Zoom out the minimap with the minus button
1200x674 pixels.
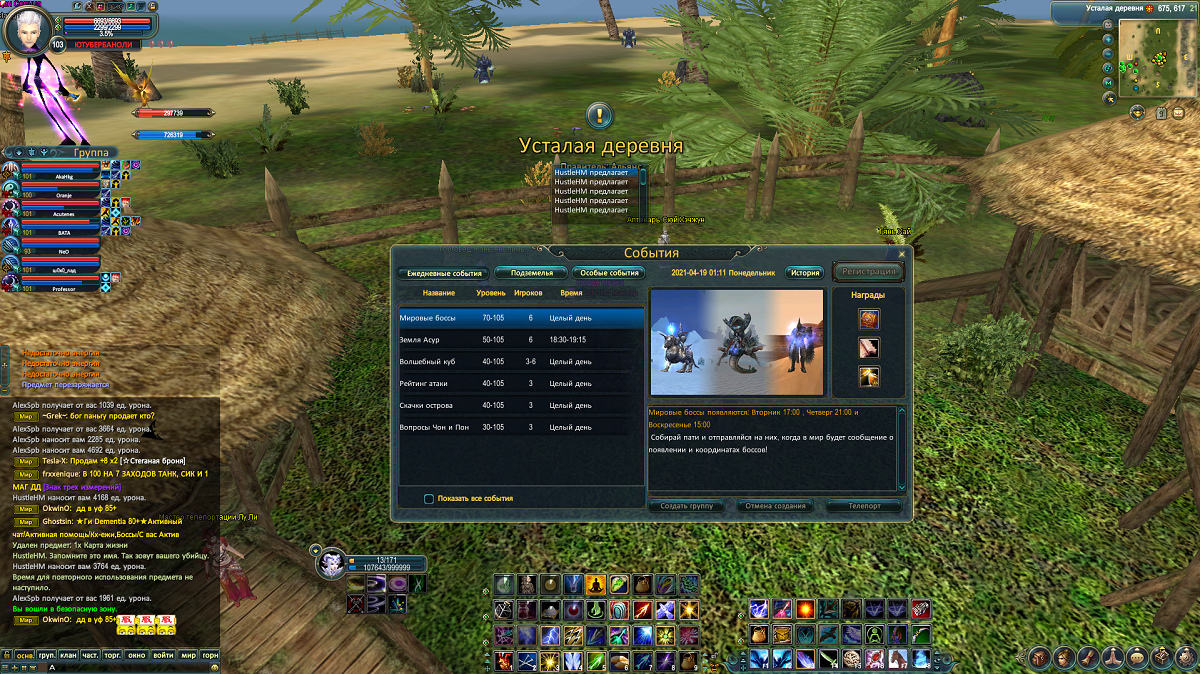[x=1109, y=53]
